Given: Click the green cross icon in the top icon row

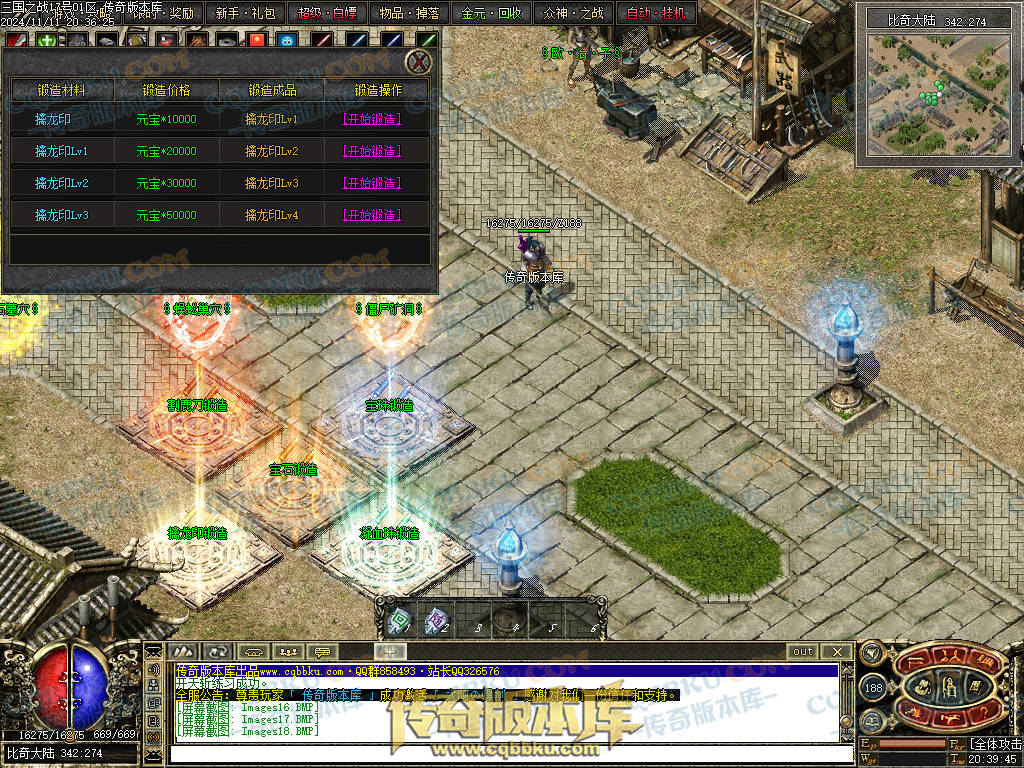Looking at the screenshot, I should 46,41.
